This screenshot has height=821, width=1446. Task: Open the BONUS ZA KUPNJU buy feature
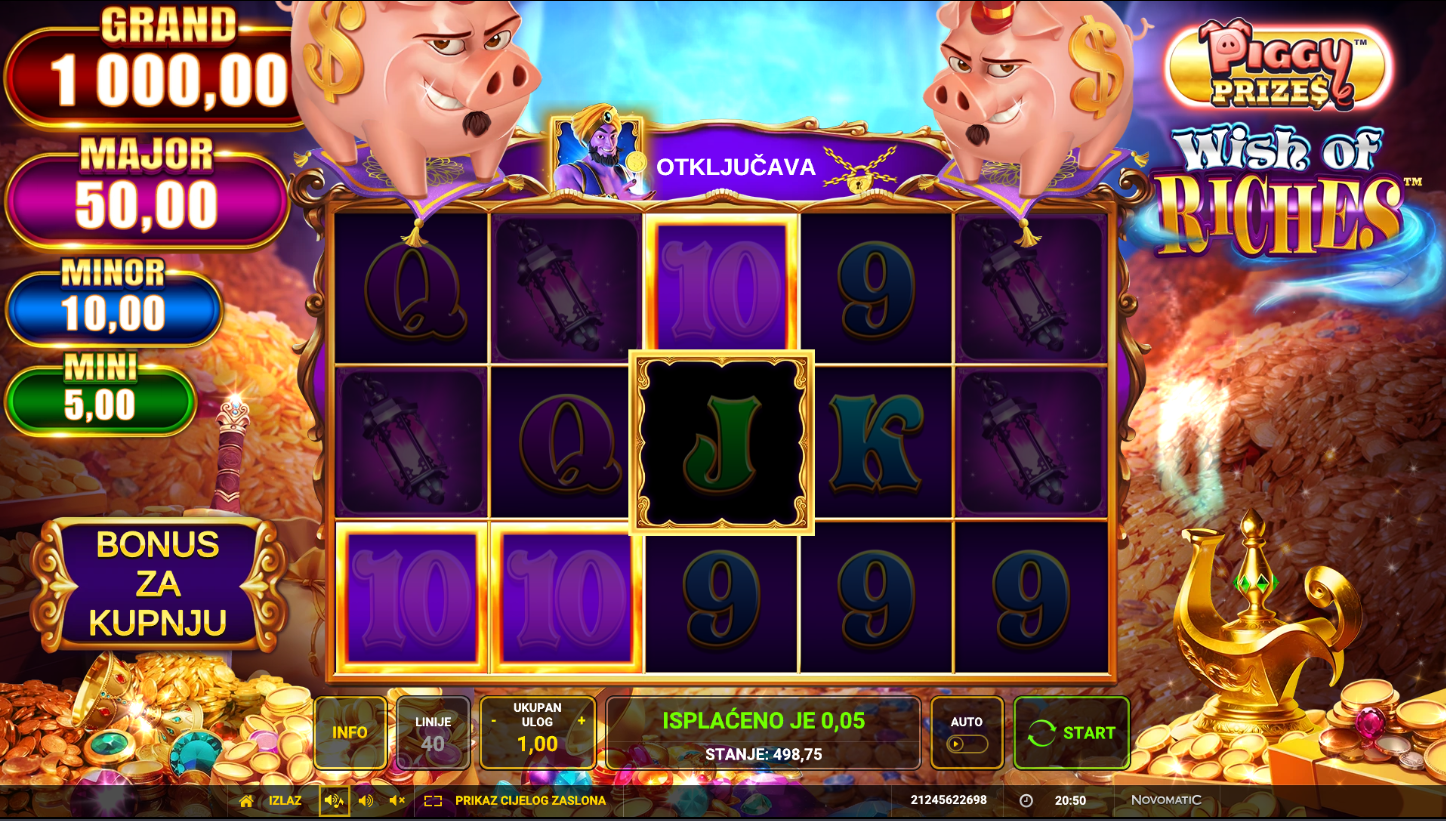click(158, 584)
